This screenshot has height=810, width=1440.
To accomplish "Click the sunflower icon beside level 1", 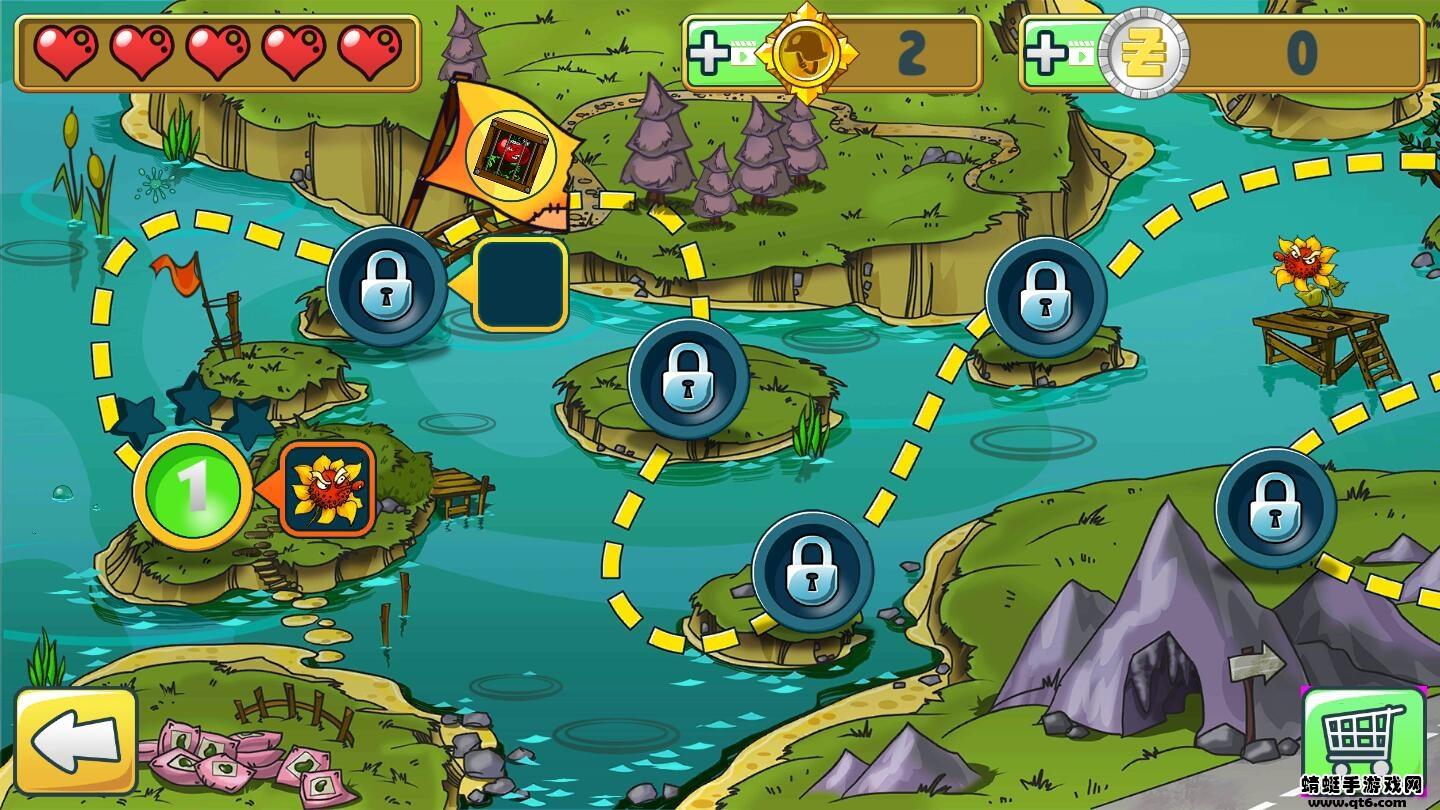I will tap(327, 489).
